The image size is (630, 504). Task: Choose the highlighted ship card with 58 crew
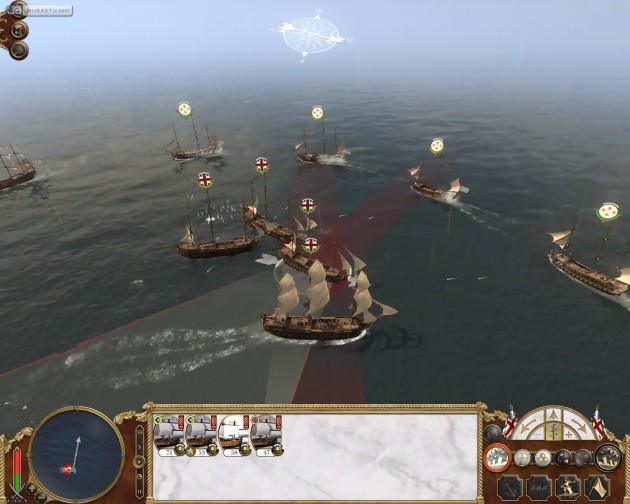[x=234, y=433]
